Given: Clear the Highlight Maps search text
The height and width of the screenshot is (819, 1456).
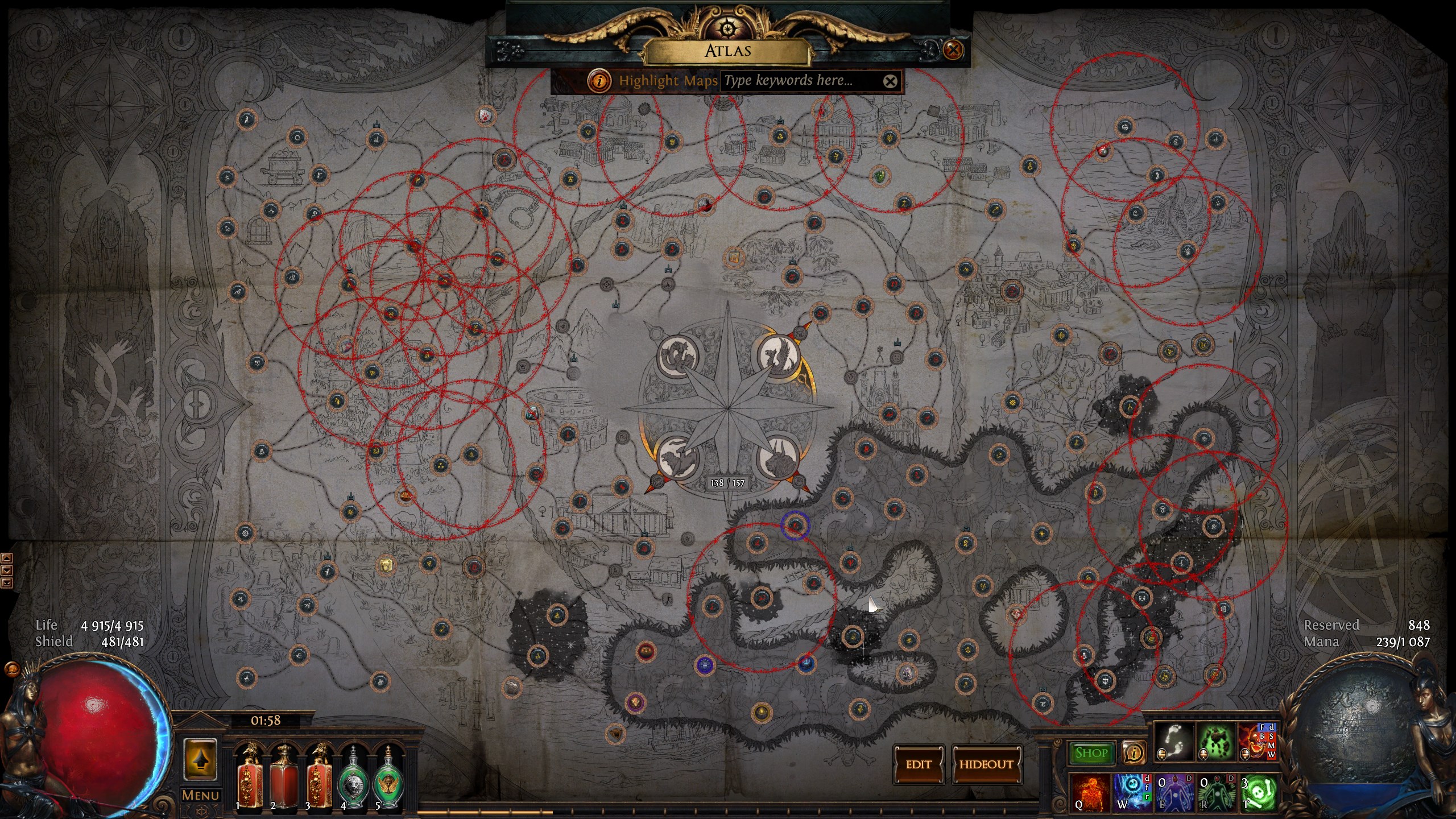Looking at the screenshot, I should click(890, 81).
